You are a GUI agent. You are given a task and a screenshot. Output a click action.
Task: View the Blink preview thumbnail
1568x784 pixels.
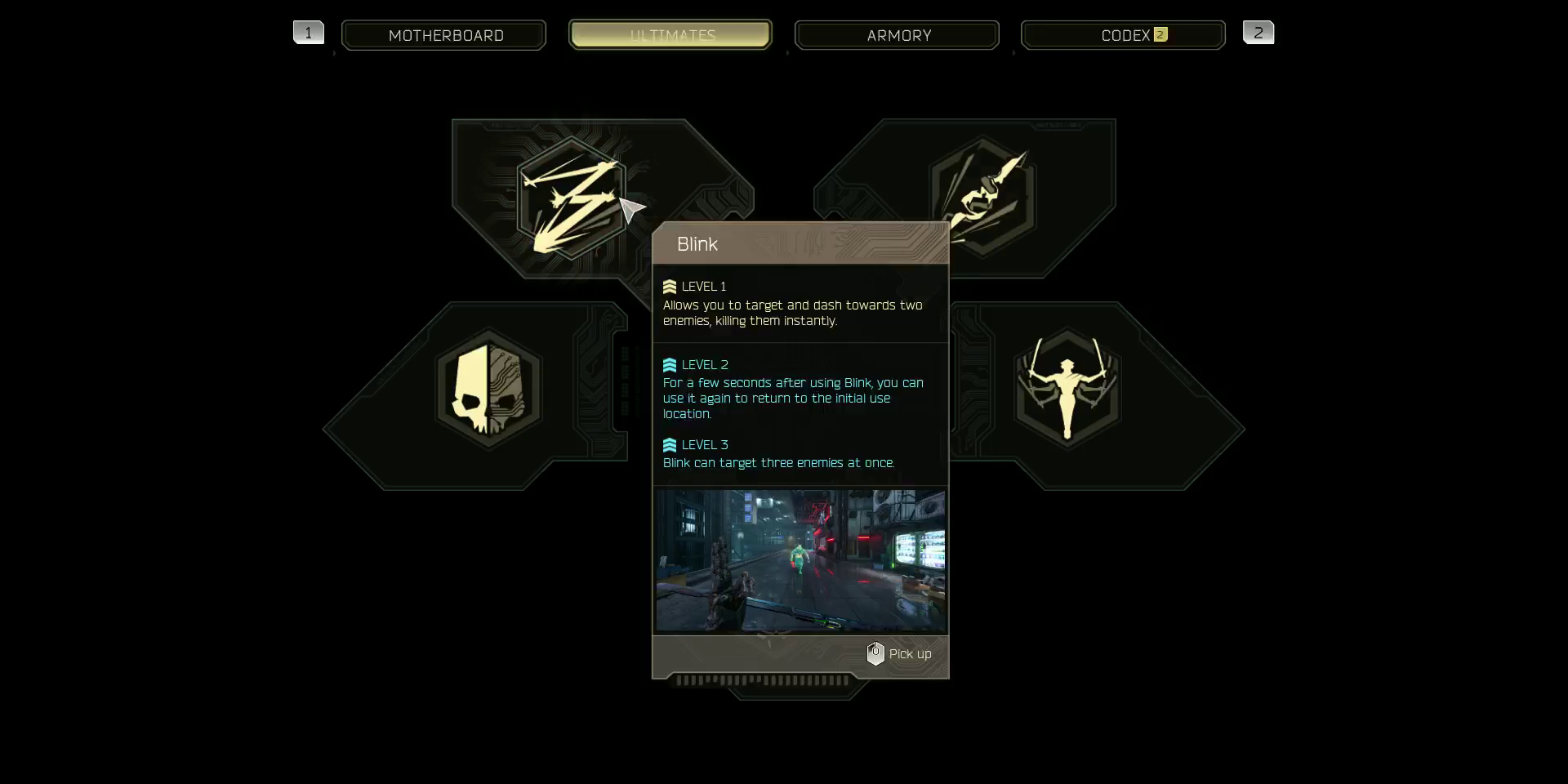(x=800, y=560)
